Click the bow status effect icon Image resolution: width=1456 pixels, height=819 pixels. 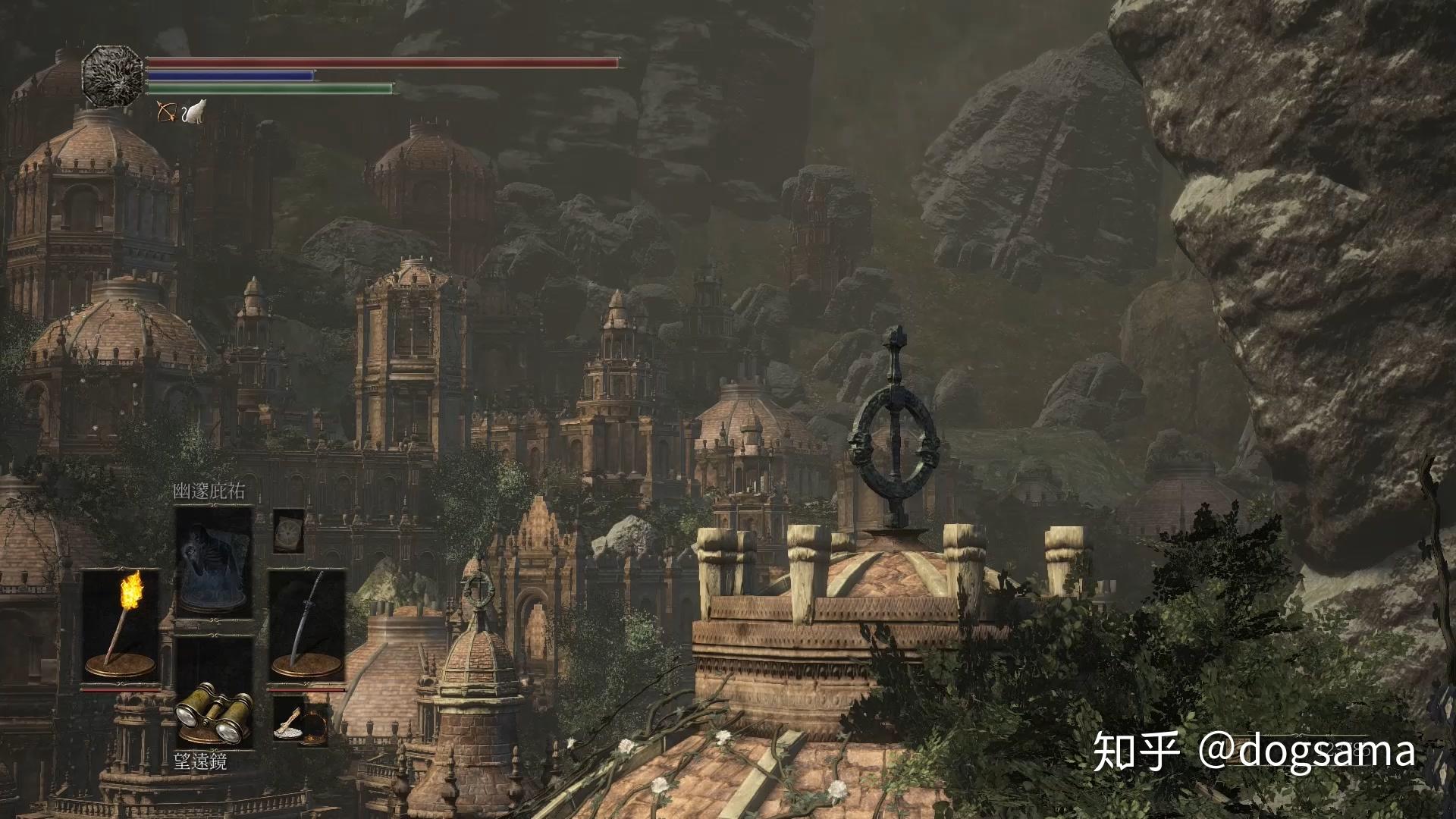166,112
